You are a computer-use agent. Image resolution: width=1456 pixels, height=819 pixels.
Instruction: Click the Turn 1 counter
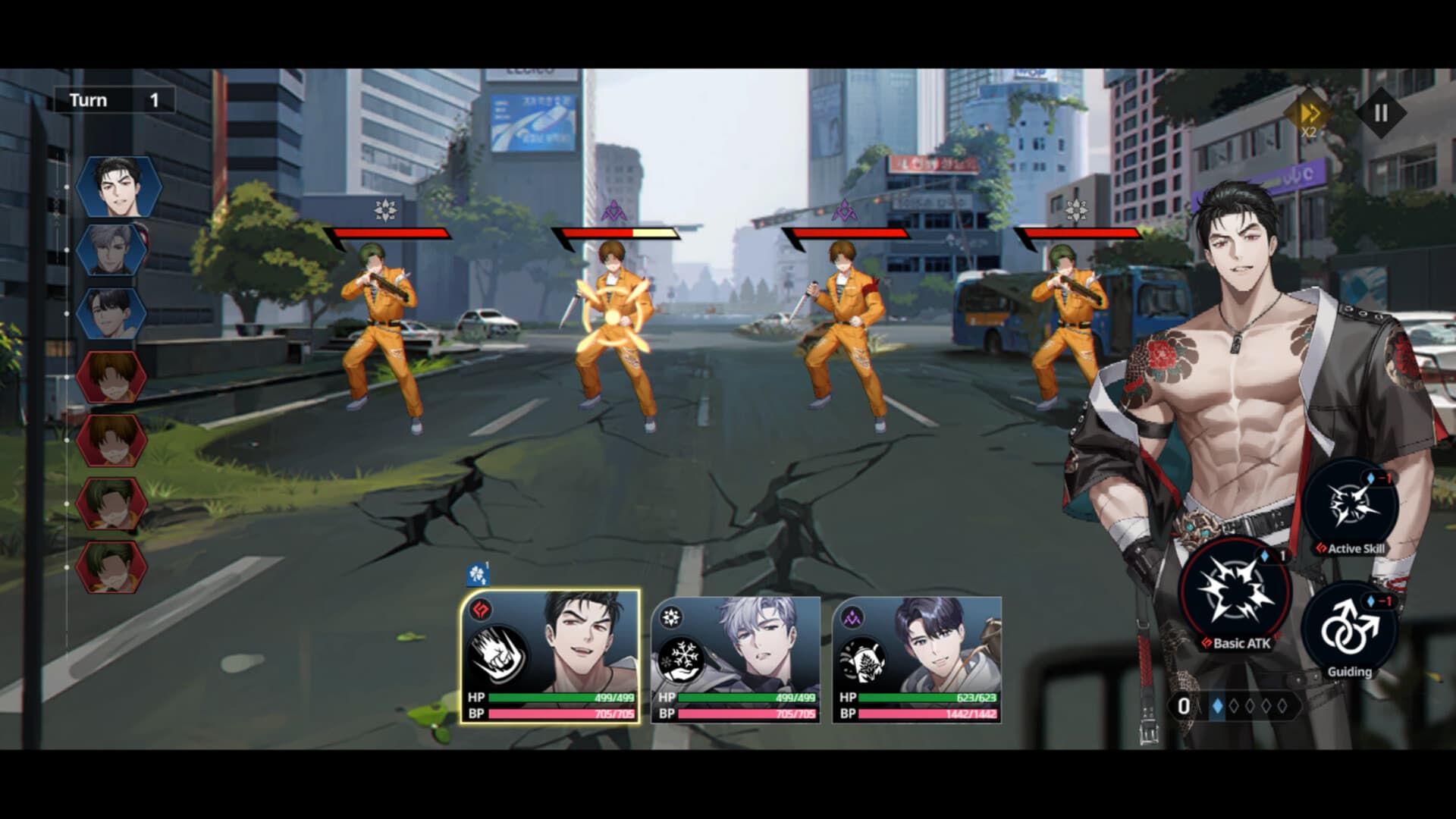coord(115,99)
